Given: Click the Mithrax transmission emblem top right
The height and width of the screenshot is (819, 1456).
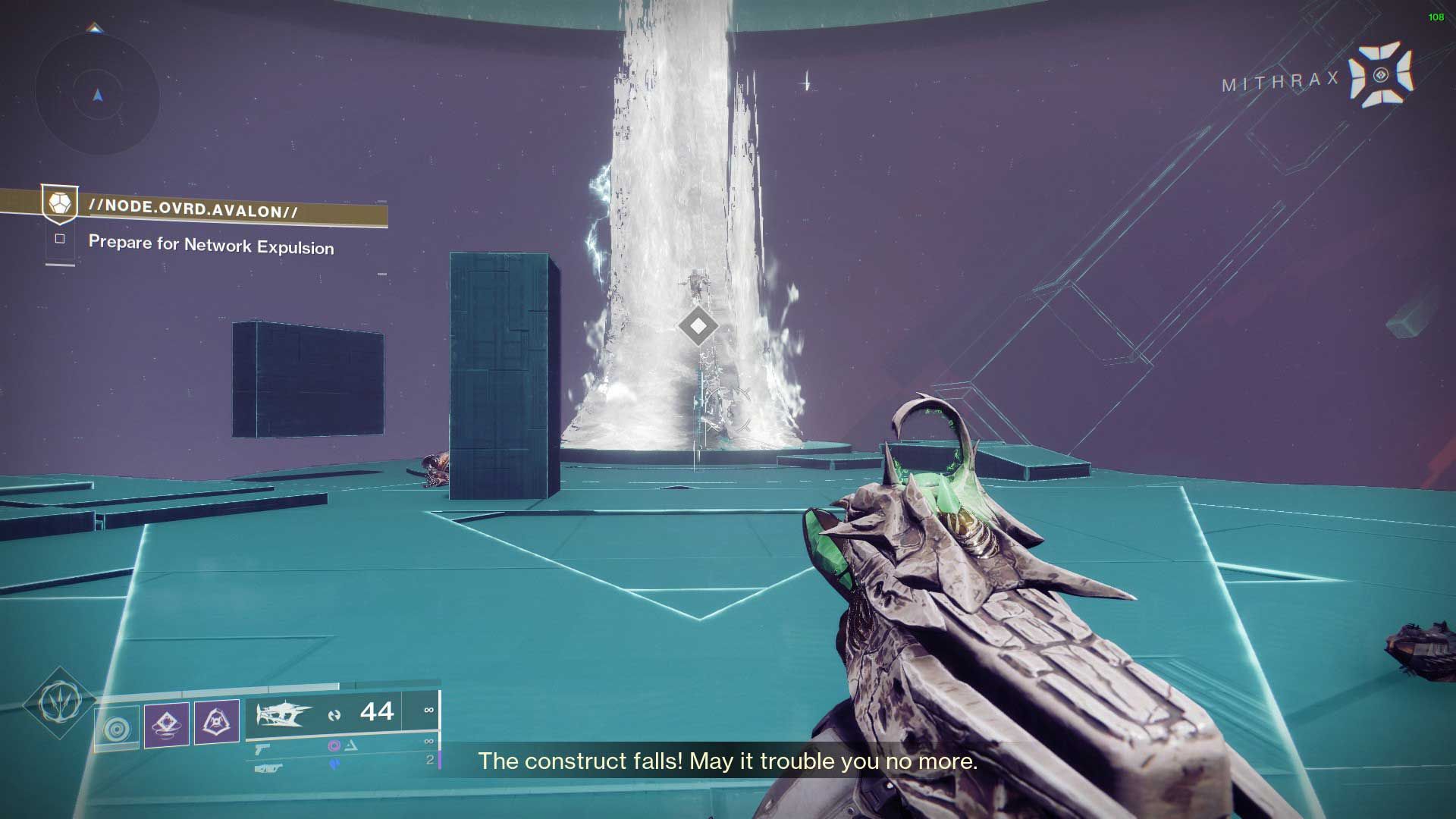Looking at the screenshot, I should (1381, 76).
